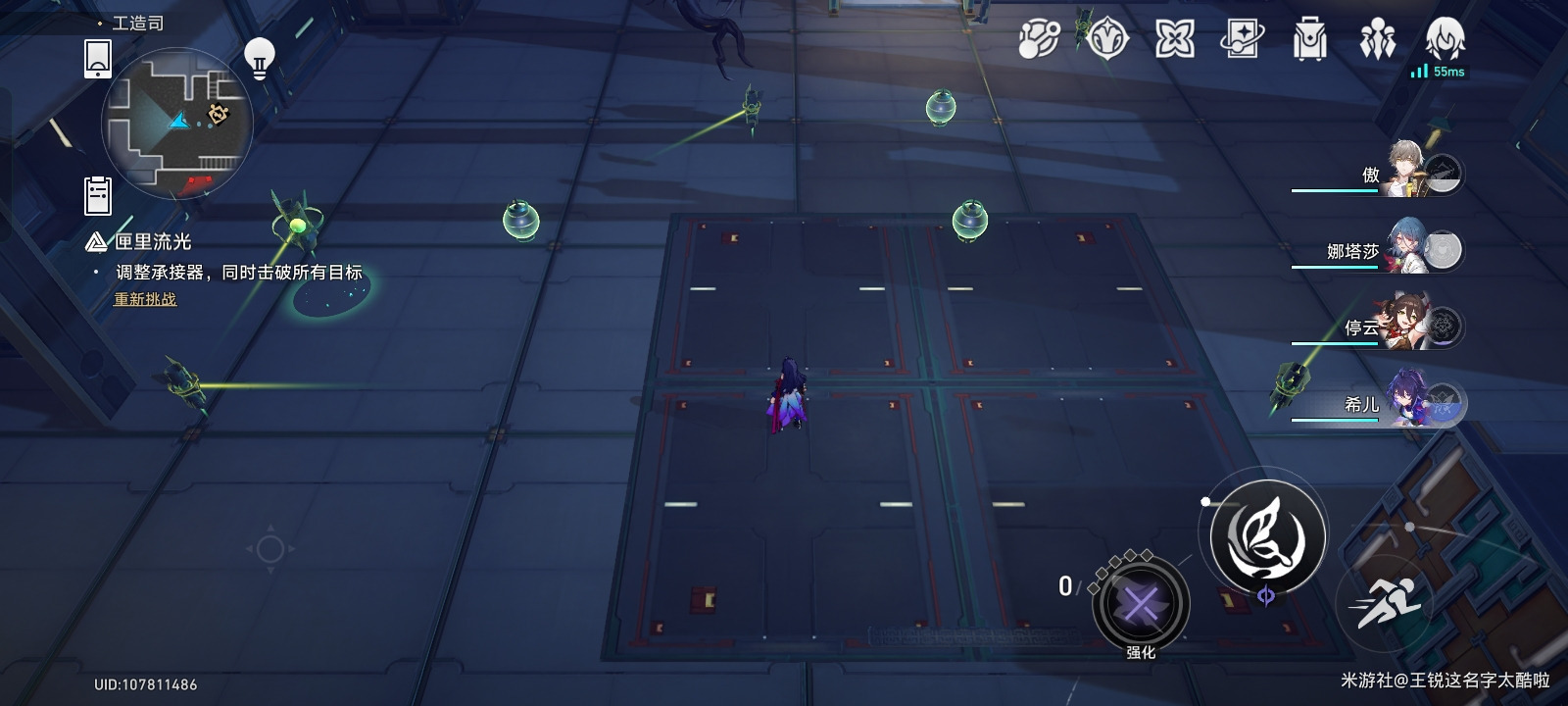
Task: Open the star card travel log icon
Action: coord(1242,39)
